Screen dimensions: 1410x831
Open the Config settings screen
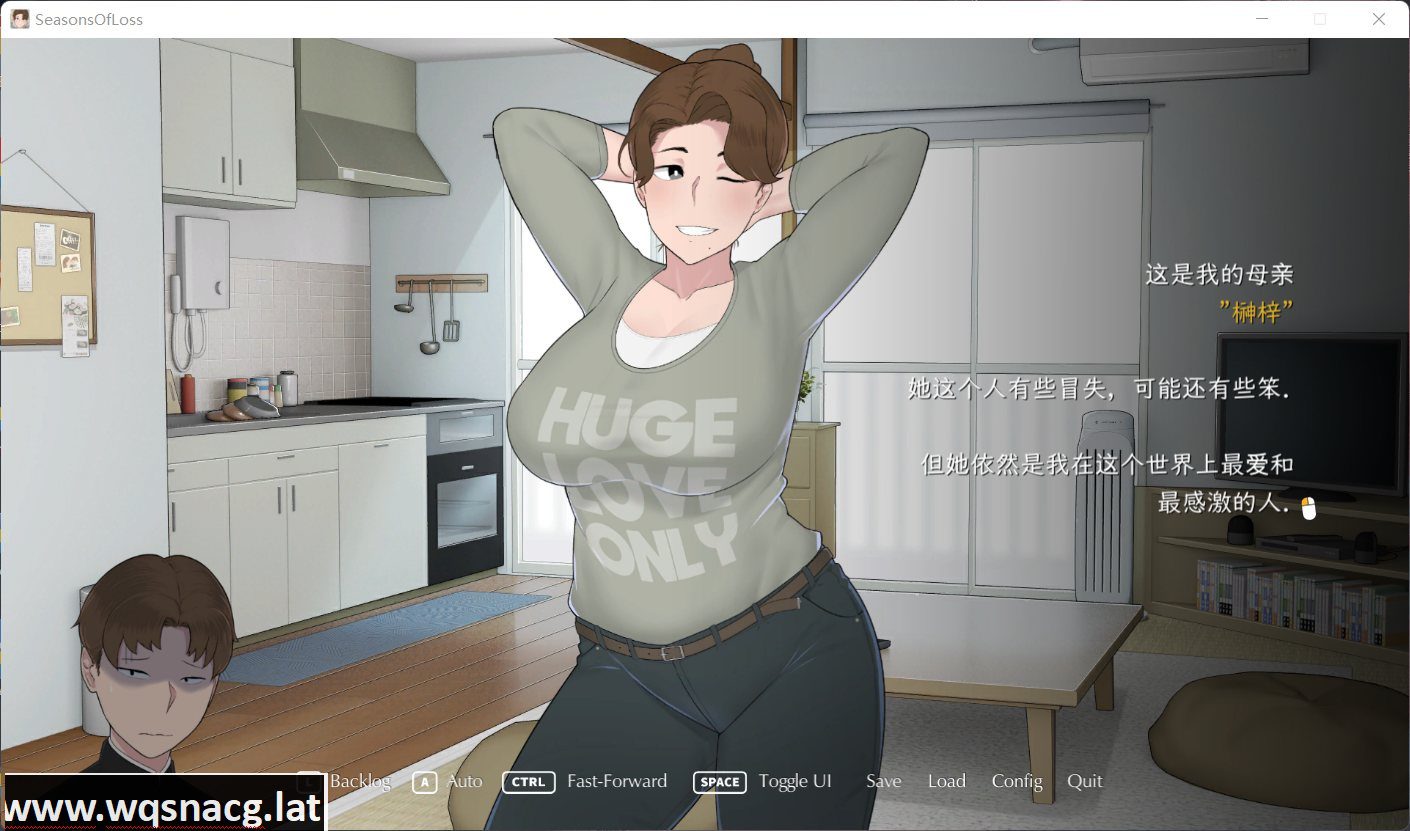1016,782
